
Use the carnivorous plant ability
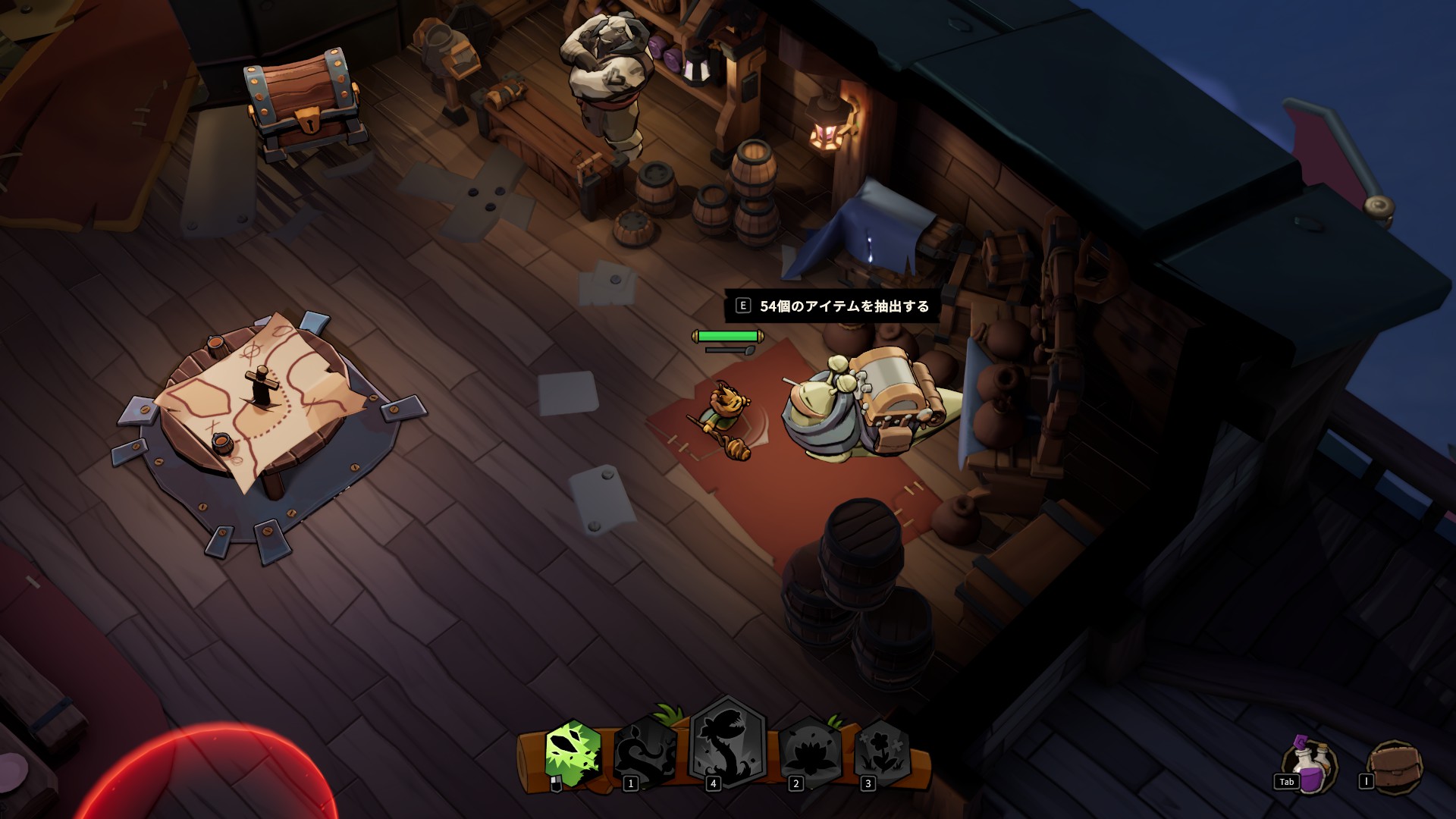(727, 743)
